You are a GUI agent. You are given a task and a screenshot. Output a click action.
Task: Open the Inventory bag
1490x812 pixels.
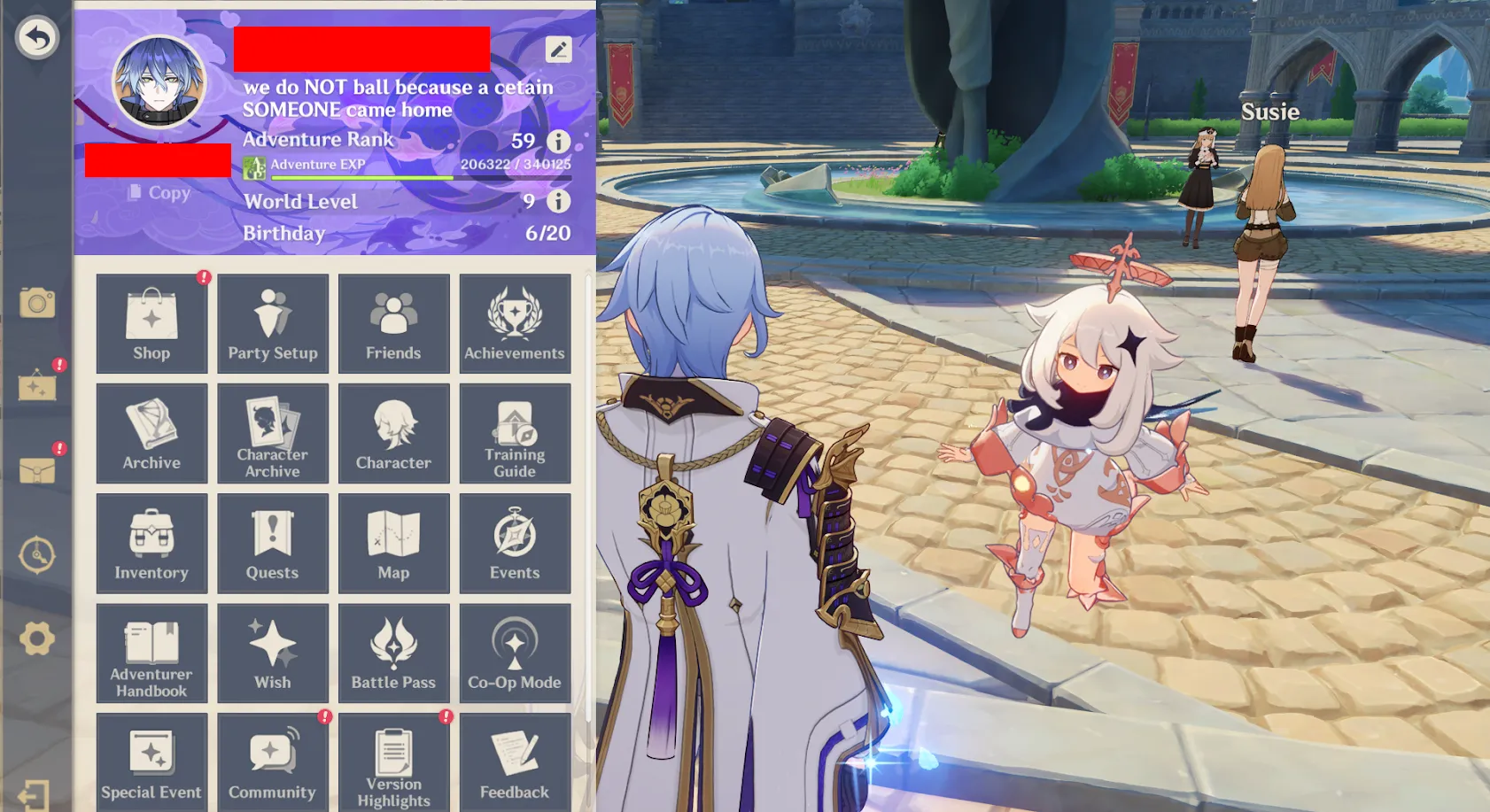point(151,543)
